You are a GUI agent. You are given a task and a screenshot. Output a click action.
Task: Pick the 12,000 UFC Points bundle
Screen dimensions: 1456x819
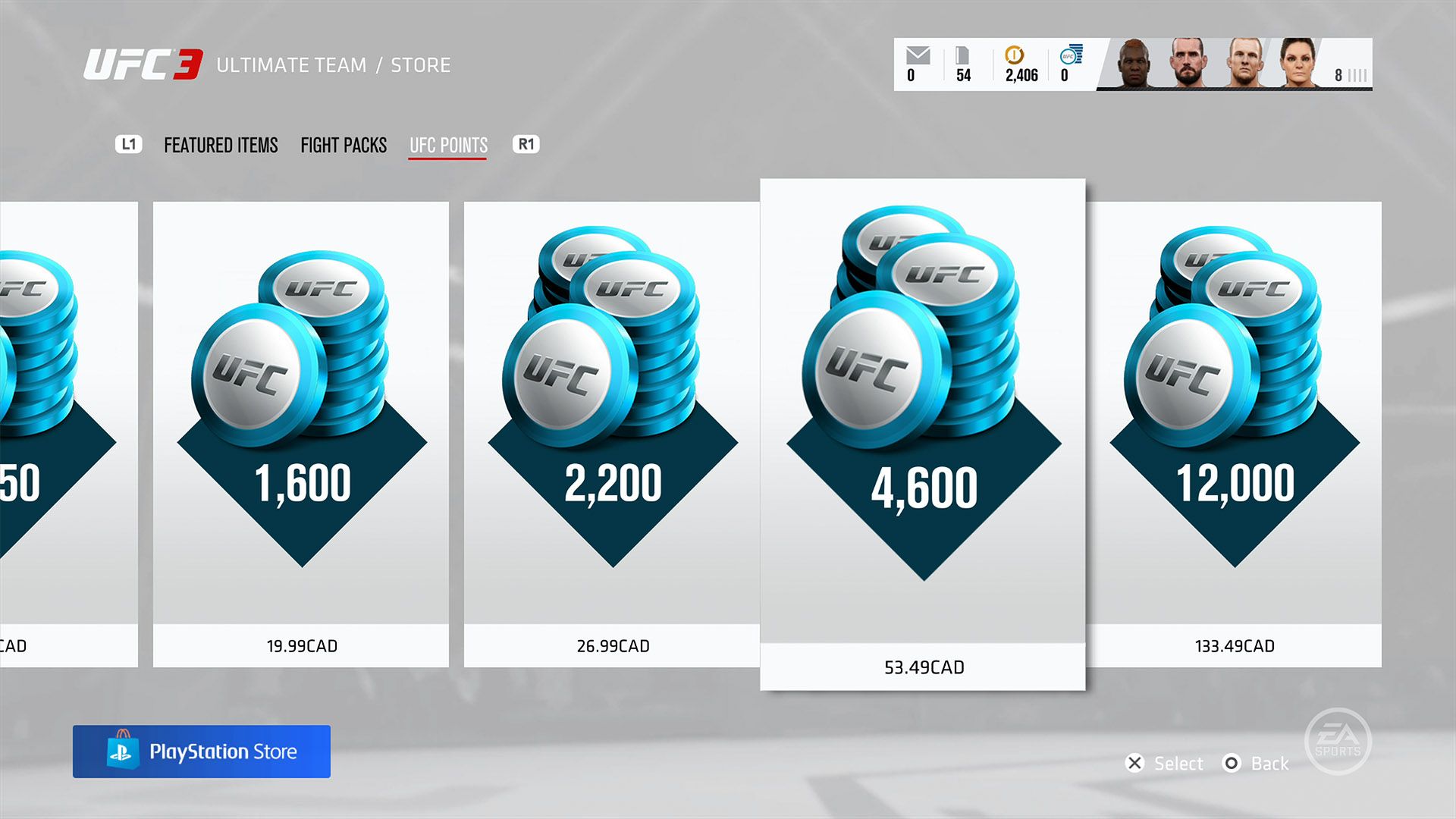tap(1234, 434)
